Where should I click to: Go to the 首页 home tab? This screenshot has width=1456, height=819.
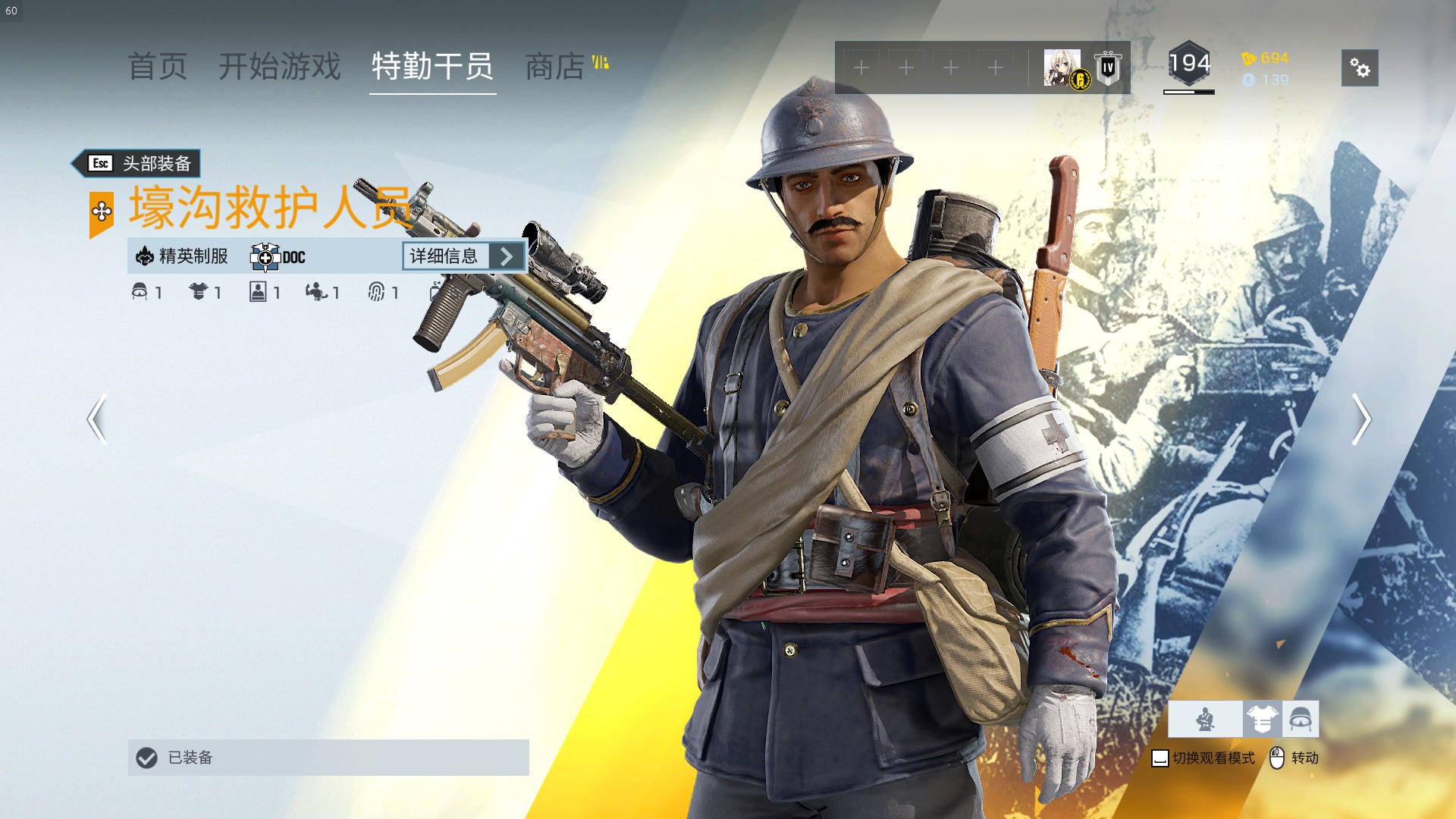pyautogui.click(x=157, y=67)
